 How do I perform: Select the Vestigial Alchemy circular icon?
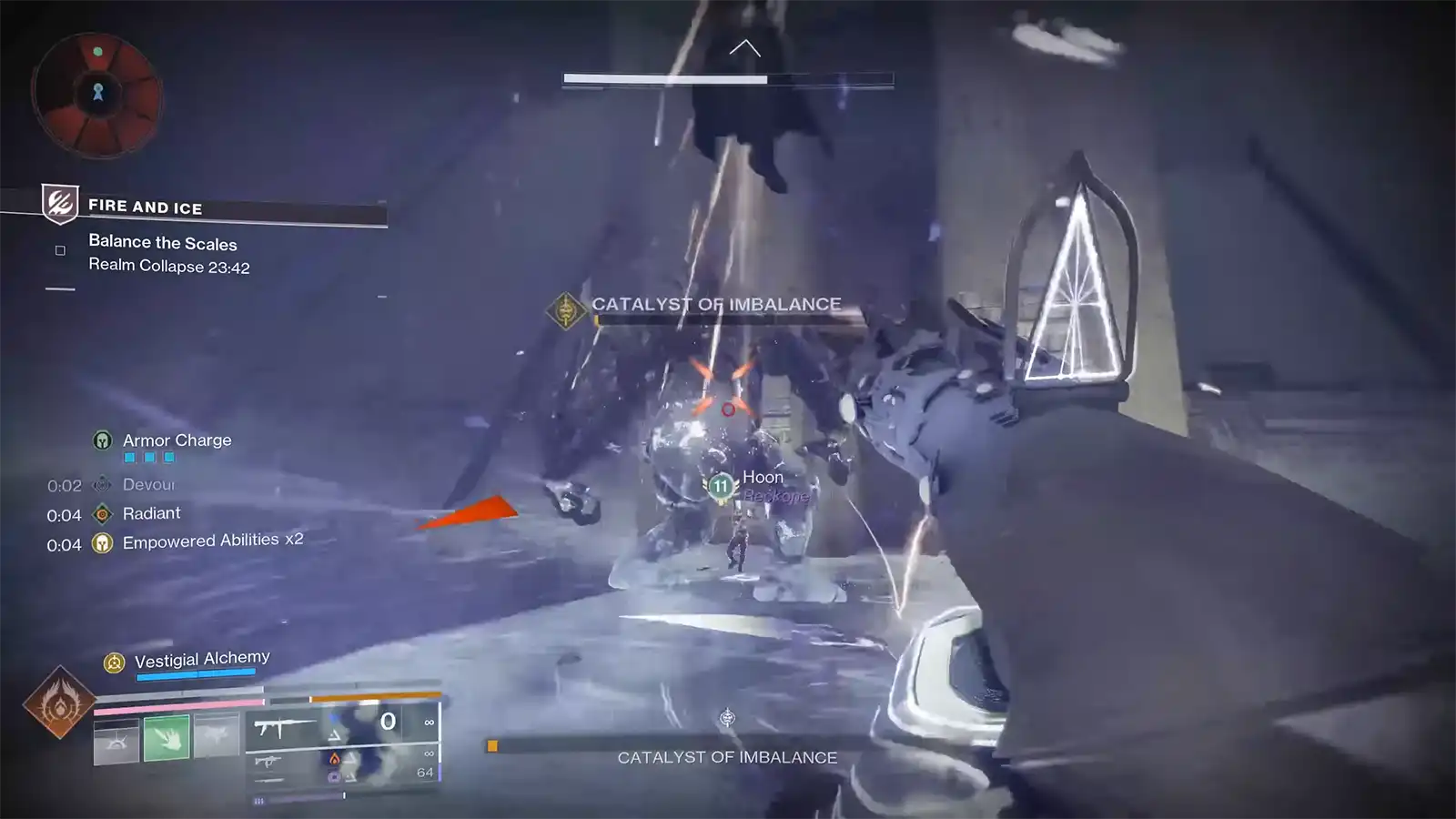click(113, 662)
